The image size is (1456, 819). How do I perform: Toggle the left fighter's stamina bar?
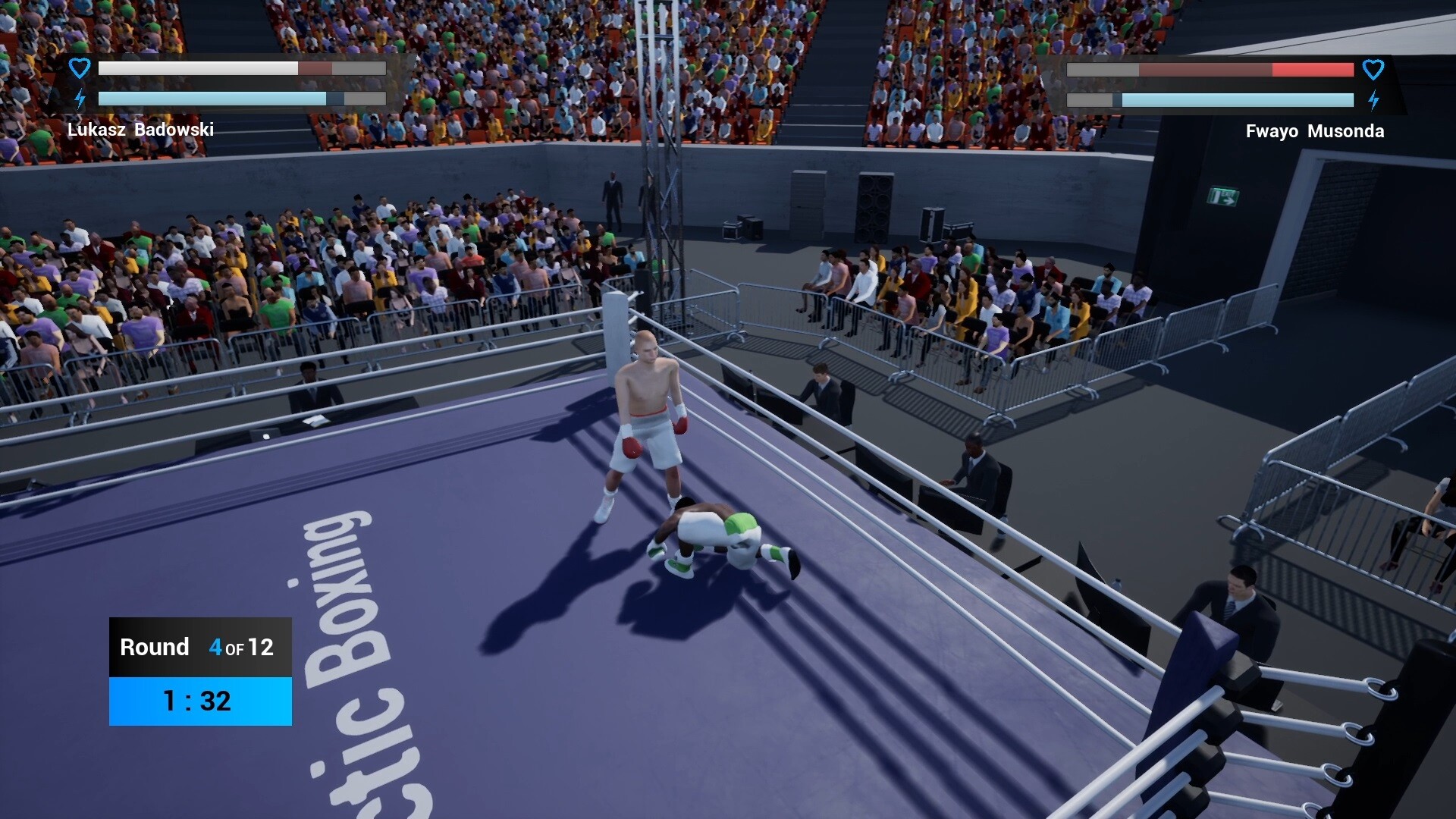[241, 98]
